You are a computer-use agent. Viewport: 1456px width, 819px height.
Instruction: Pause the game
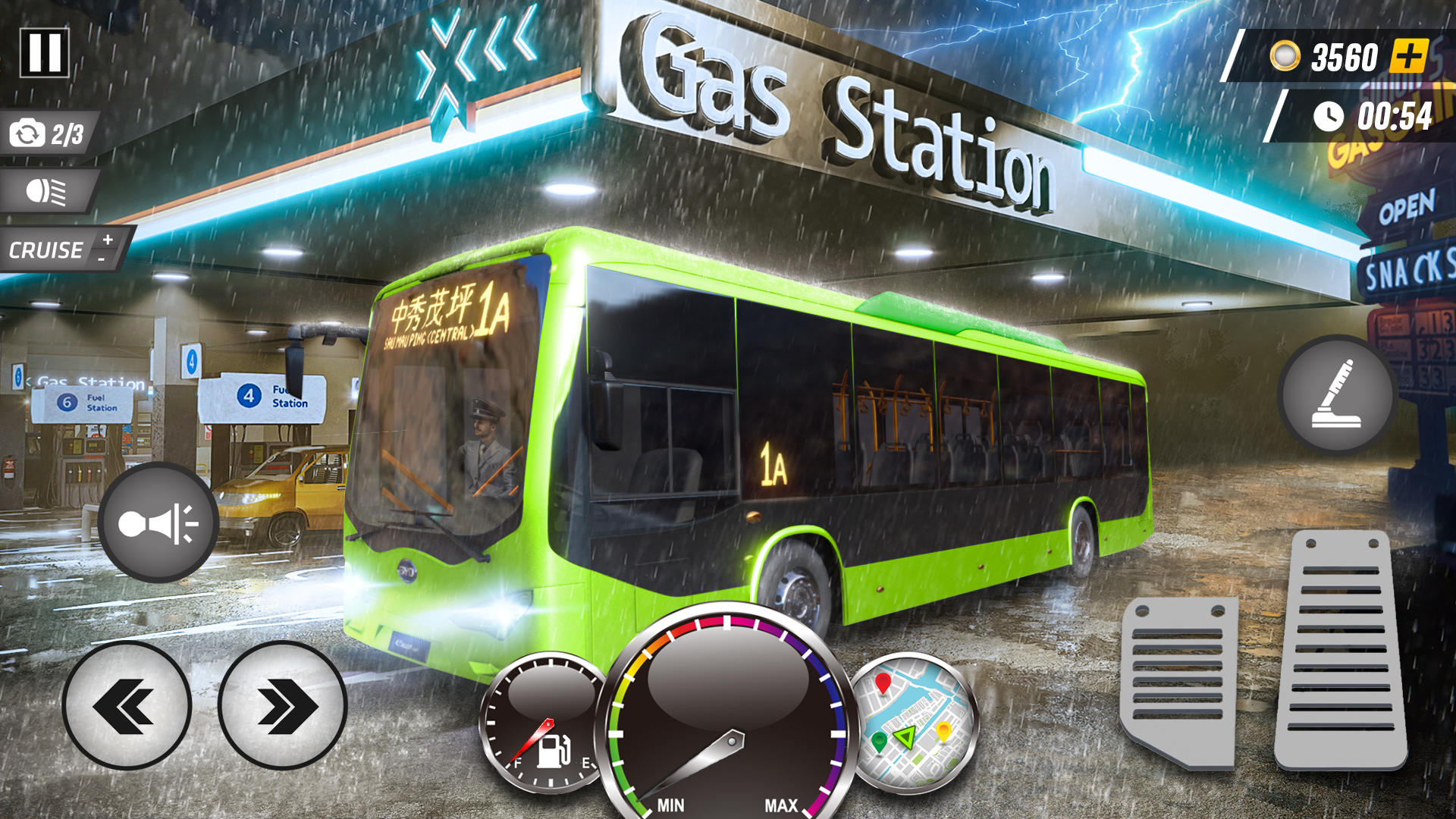(44, 52)
